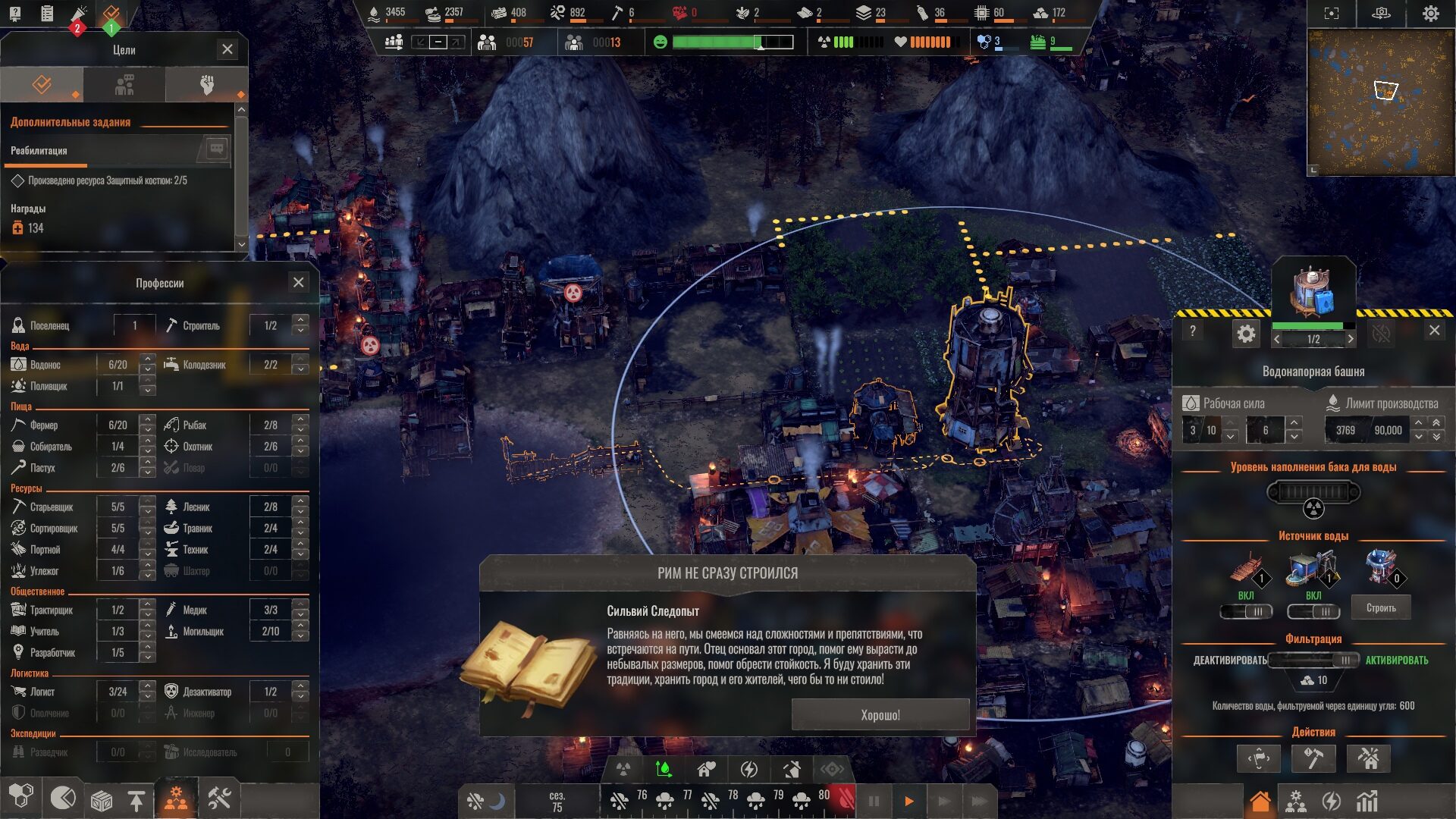Open the house tab at the bottom right
This screenshot has width=1456, height=819.
tap(1260, 801)
